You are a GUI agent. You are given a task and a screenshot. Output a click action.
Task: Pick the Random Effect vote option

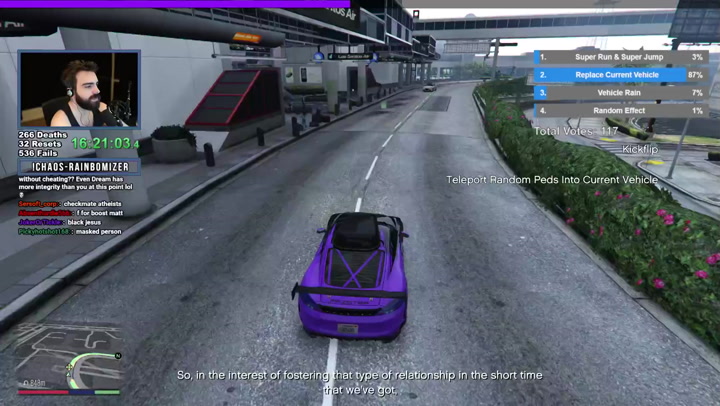point(618,111)
